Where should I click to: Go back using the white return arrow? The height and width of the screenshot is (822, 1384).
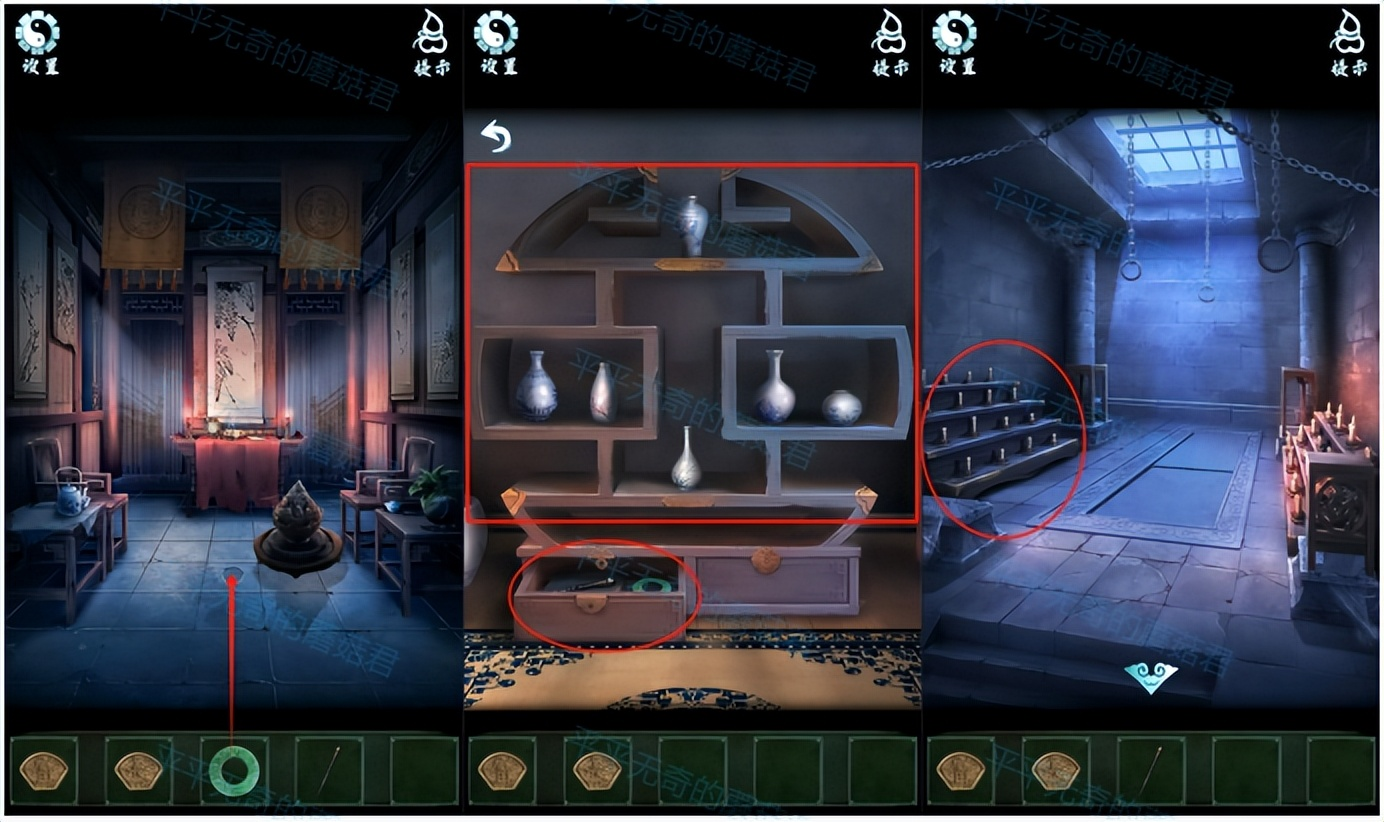point(495,136)
